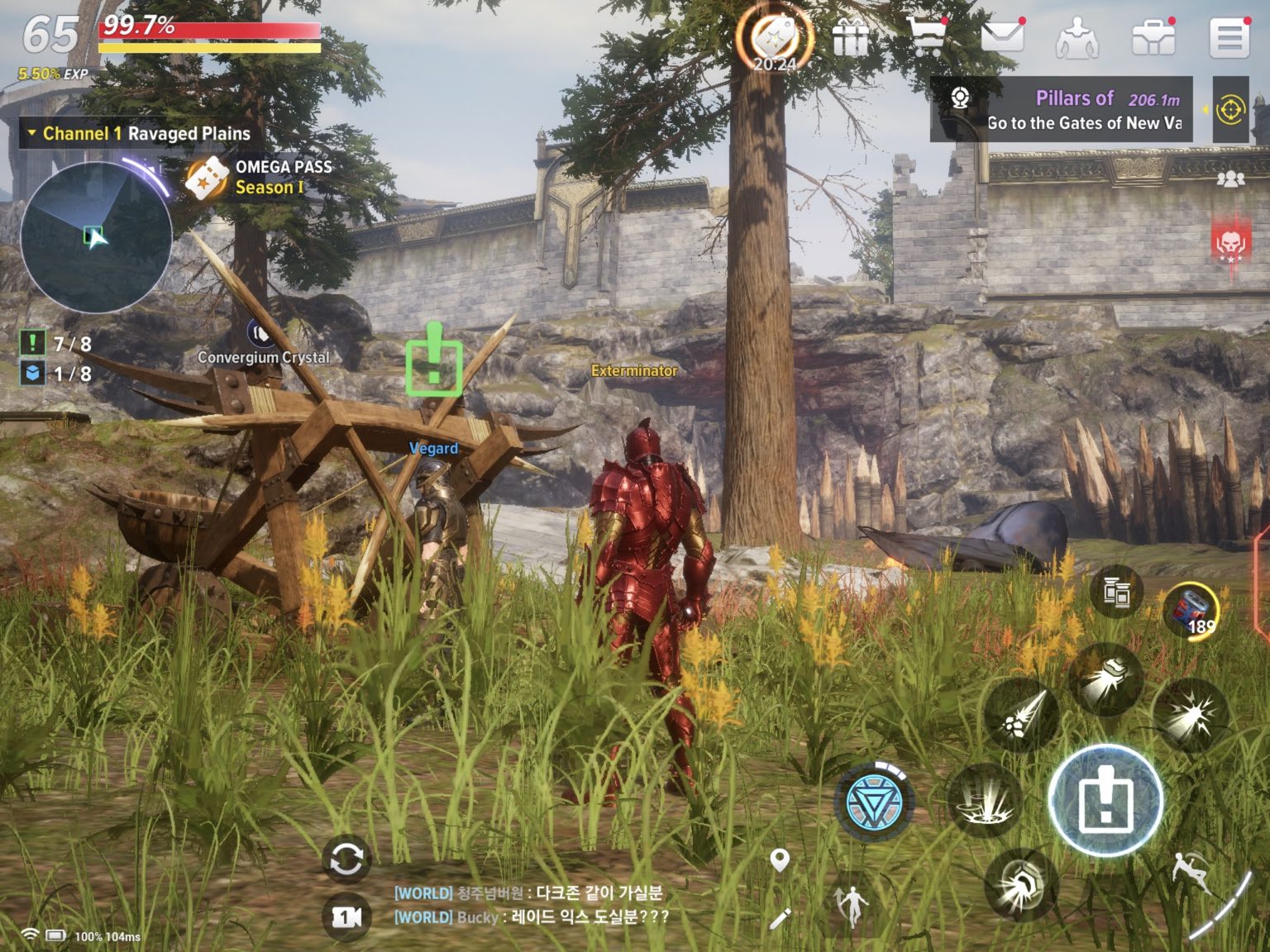
Task: Activate the arc reactor ultimate skill
Action: [875, 801]
